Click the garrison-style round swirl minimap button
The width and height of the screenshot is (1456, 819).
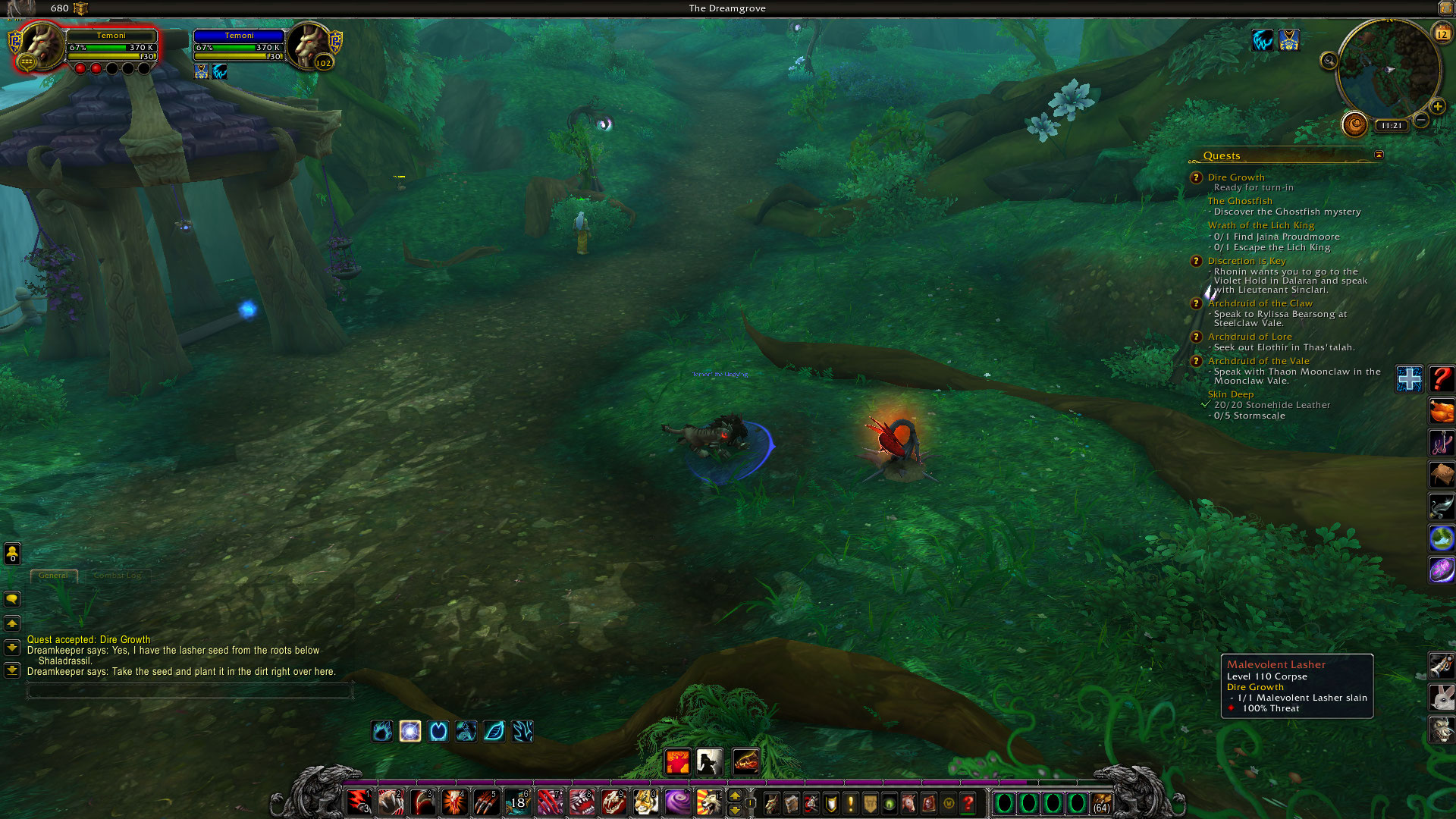[x=1354, y=124]
